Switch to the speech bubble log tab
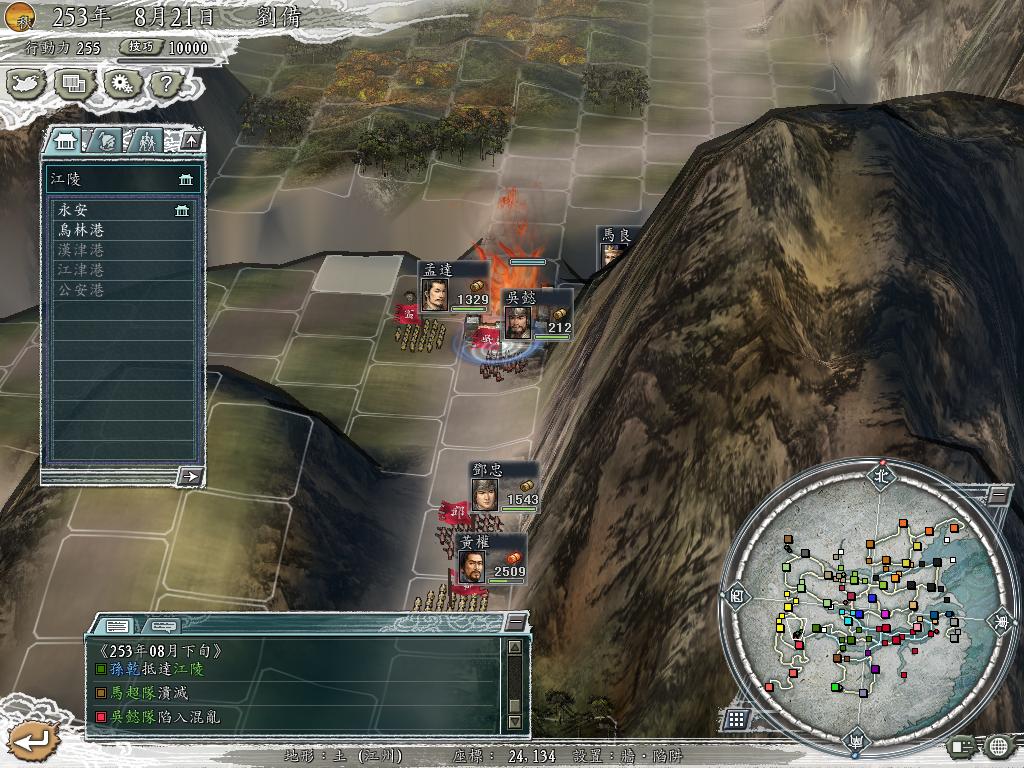 click(164, 626)
